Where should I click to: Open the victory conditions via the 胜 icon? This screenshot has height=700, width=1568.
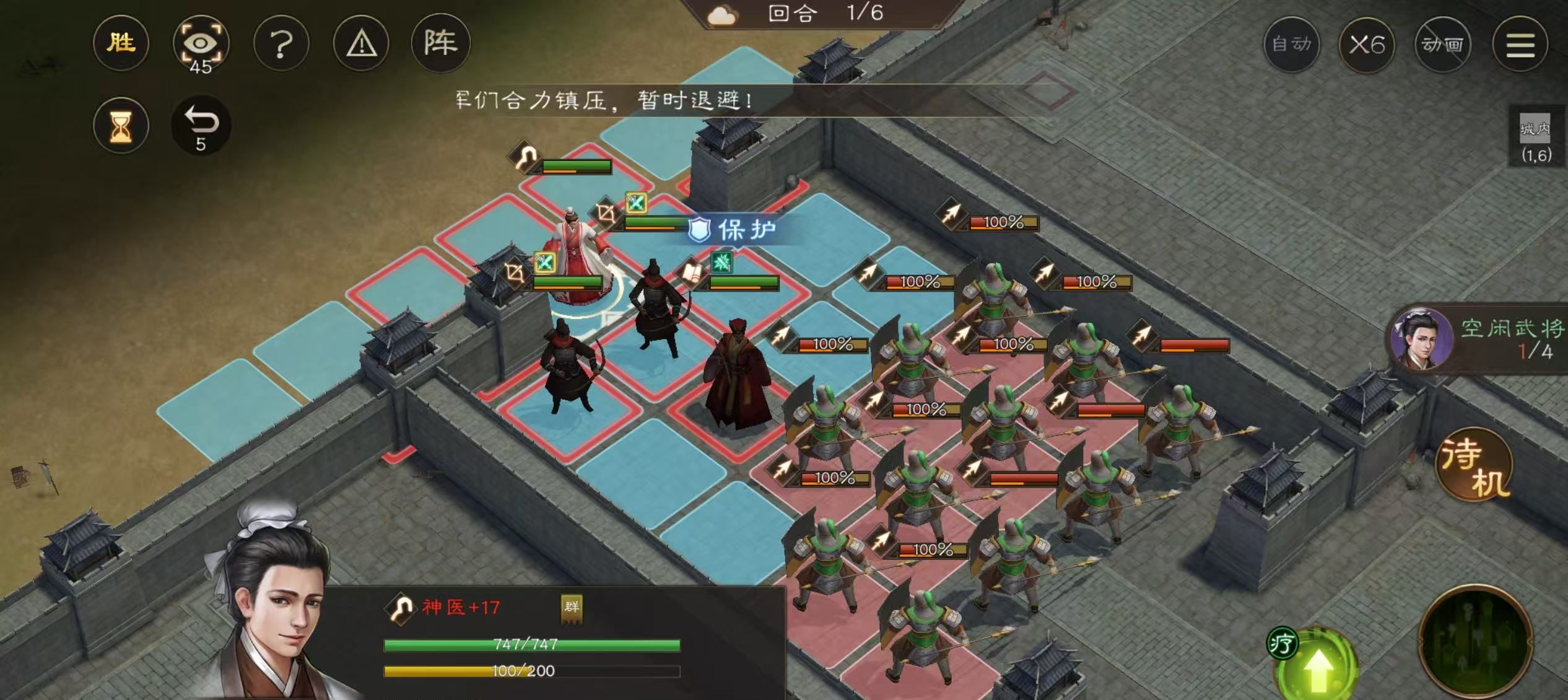[121, 43]
